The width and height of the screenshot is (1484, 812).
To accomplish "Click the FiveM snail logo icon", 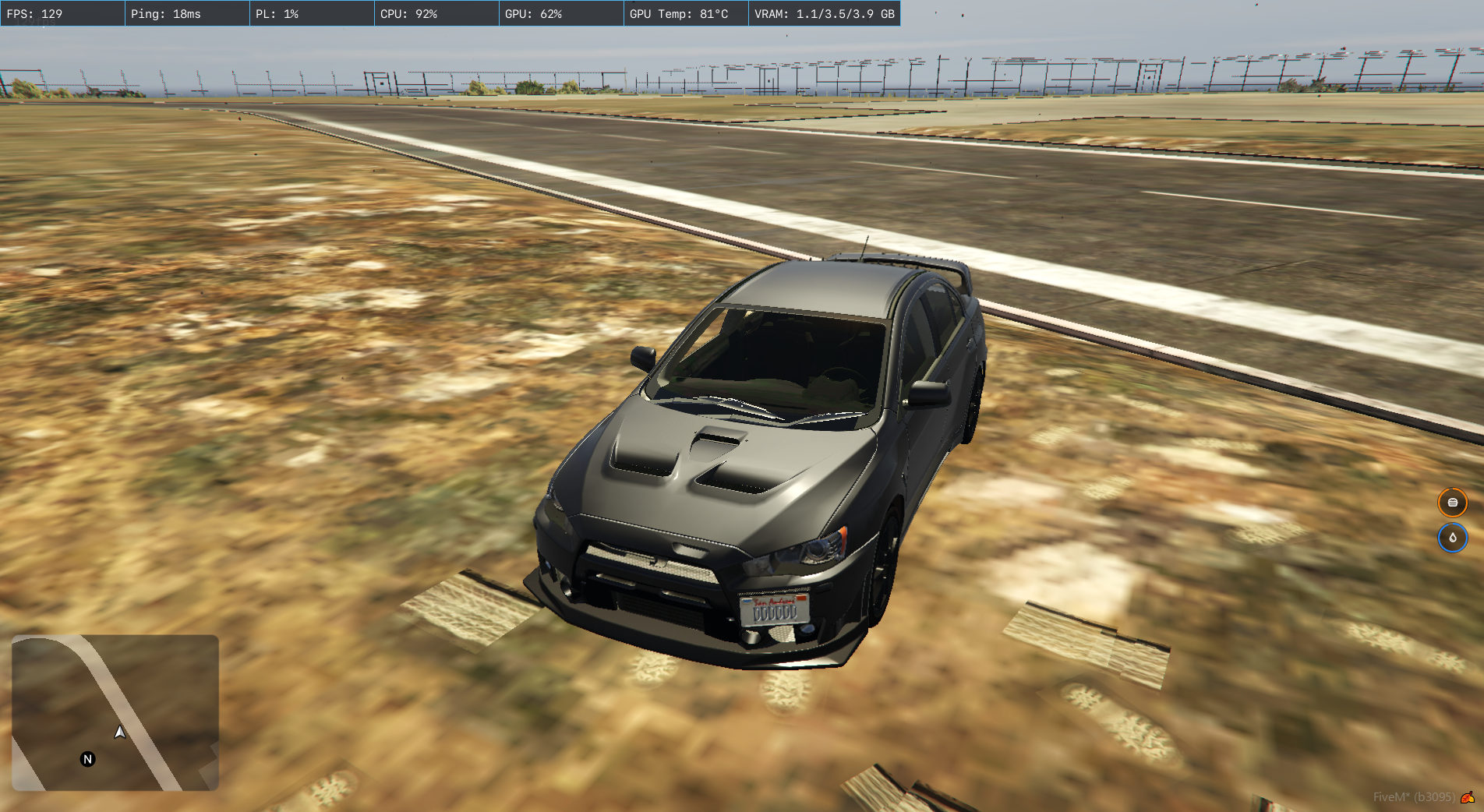I will 1468,797.
